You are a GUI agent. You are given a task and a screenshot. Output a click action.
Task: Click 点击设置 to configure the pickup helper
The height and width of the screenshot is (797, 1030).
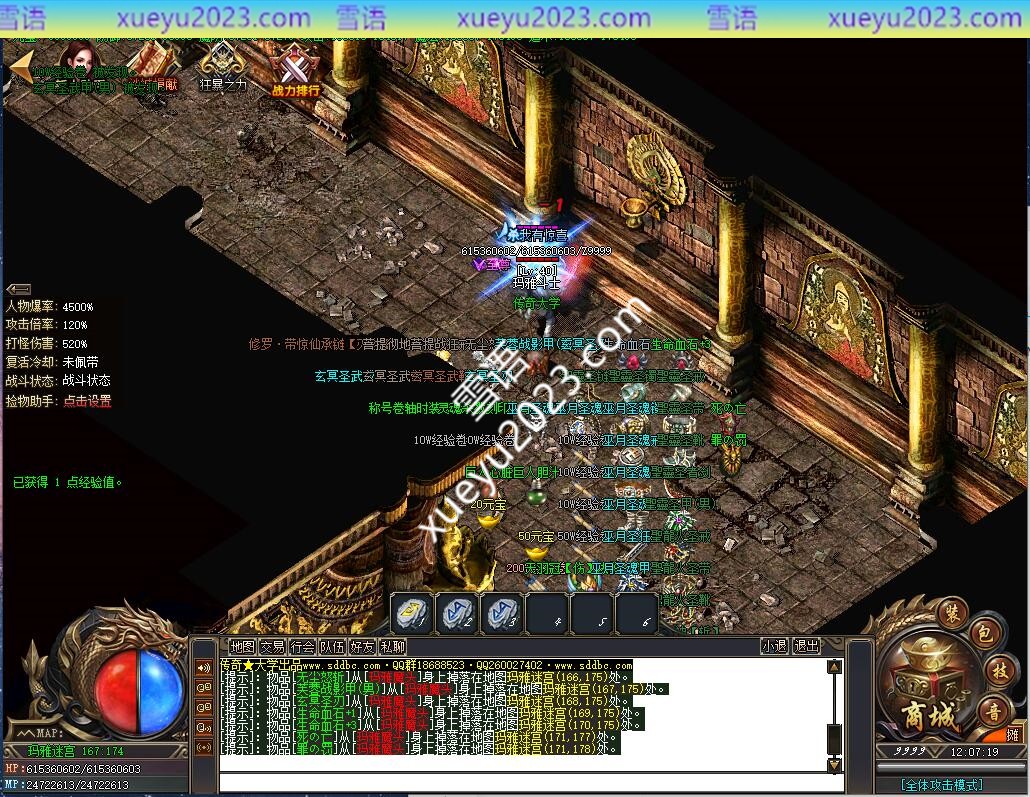[87, 401]
